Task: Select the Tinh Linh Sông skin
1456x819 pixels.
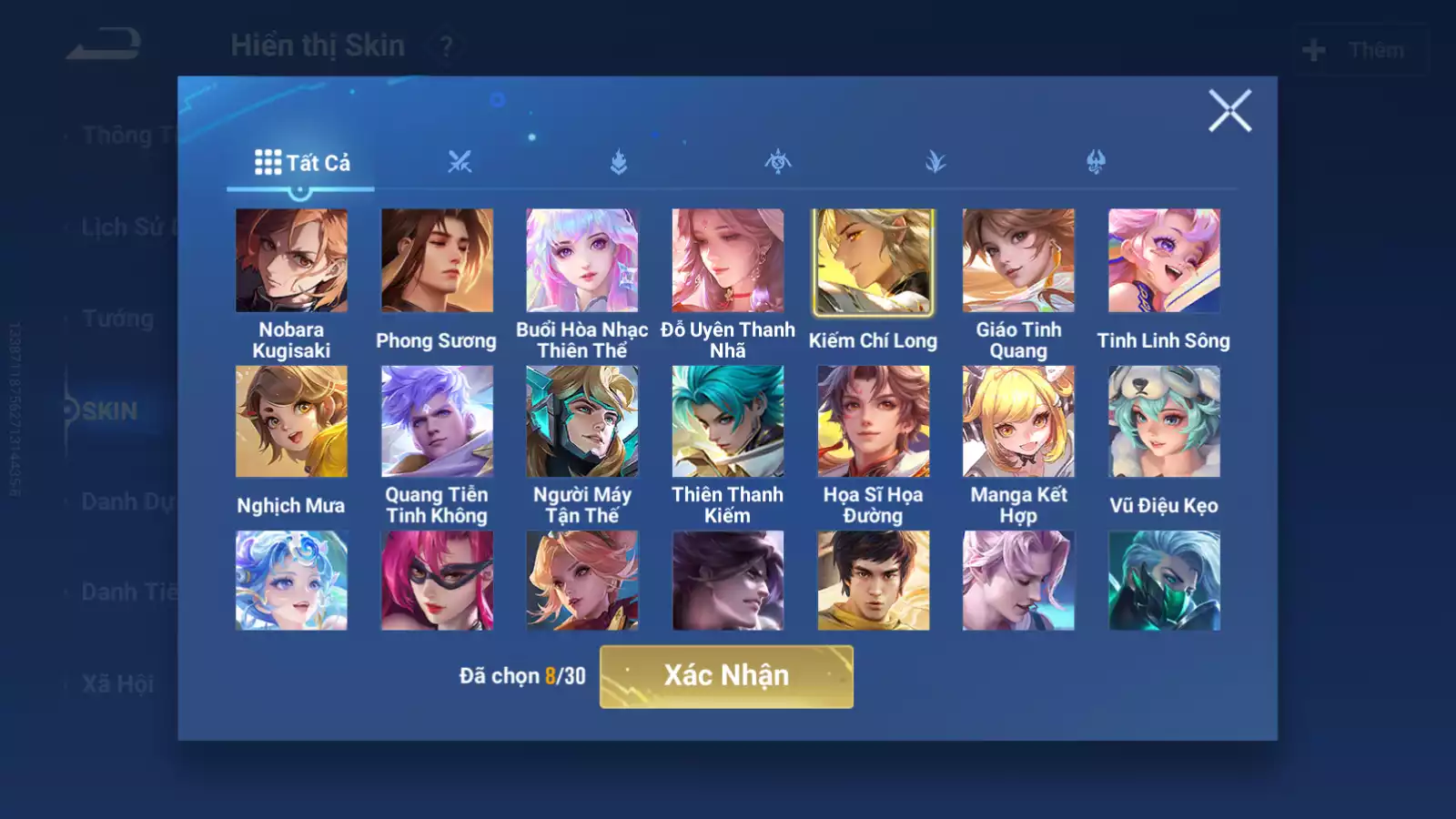Action: [1164, 261]
